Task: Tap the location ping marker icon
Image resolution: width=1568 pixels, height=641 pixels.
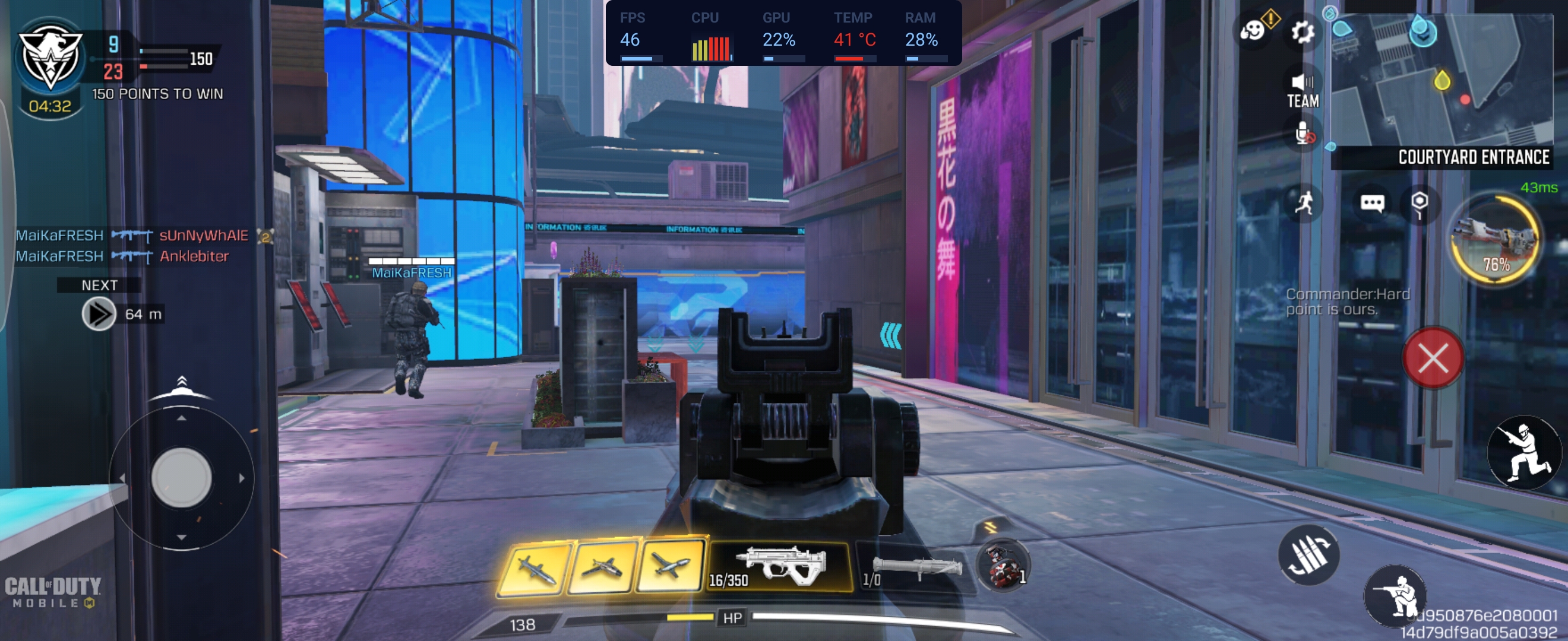Action: tap(1420, 202)
